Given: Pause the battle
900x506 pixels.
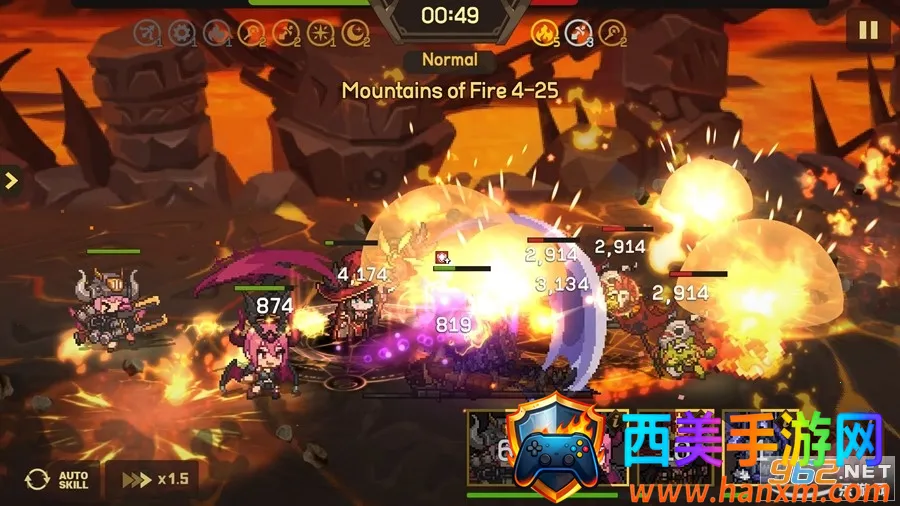Looking at the screenshot, I should pyautogui.click(x=867, y=29).
